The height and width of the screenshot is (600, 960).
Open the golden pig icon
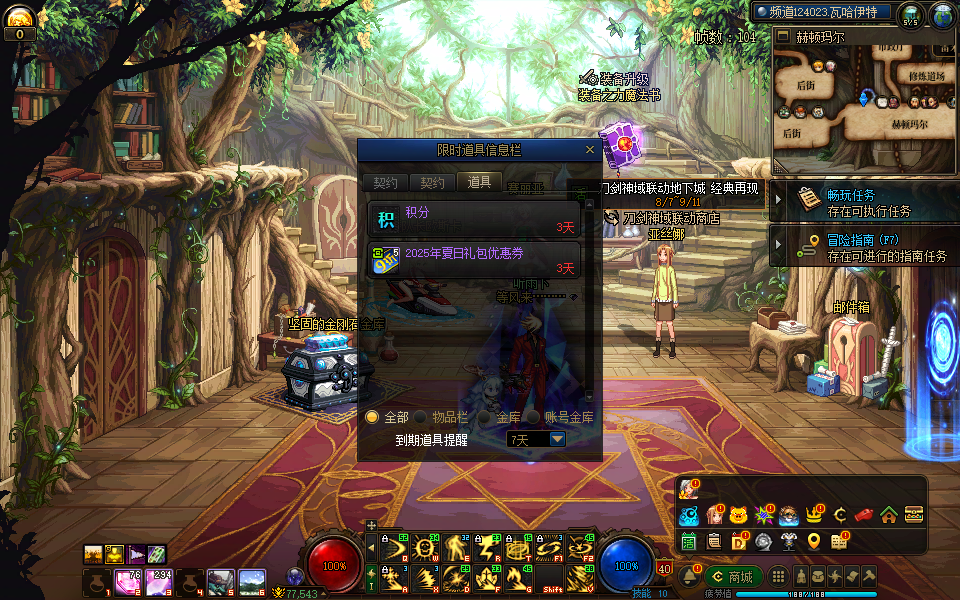point(738,515)
